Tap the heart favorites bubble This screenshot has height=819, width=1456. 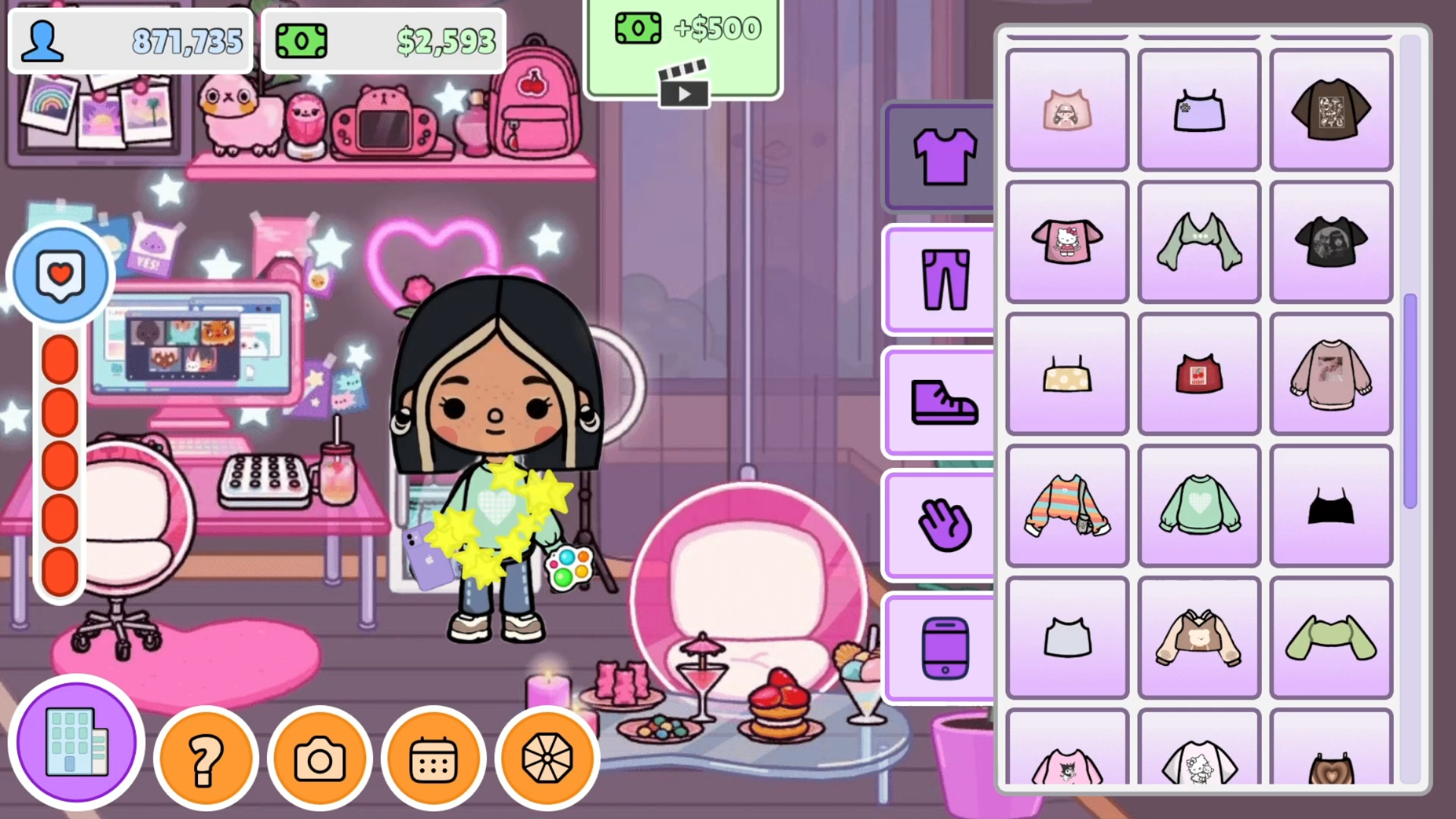[x=60, y=275]
